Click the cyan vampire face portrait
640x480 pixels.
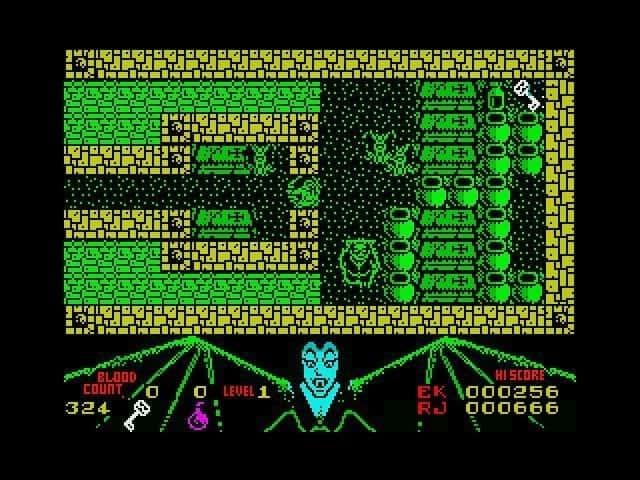tap(320, 370)
